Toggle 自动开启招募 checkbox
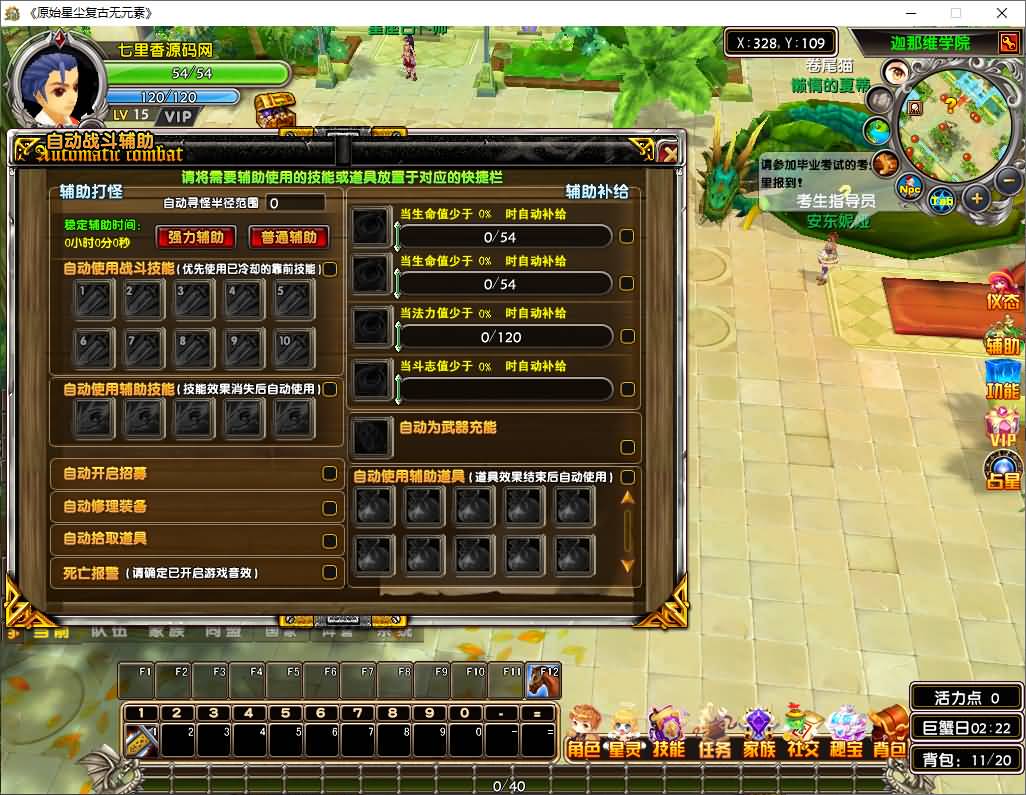 (x=329, y=474)
